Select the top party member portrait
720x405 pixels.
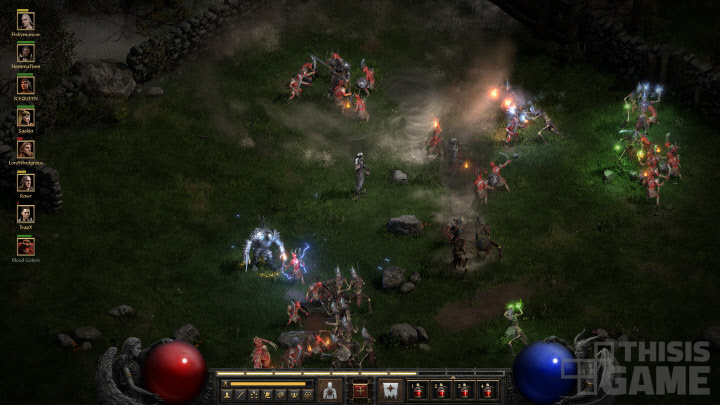tap(25, 20)
